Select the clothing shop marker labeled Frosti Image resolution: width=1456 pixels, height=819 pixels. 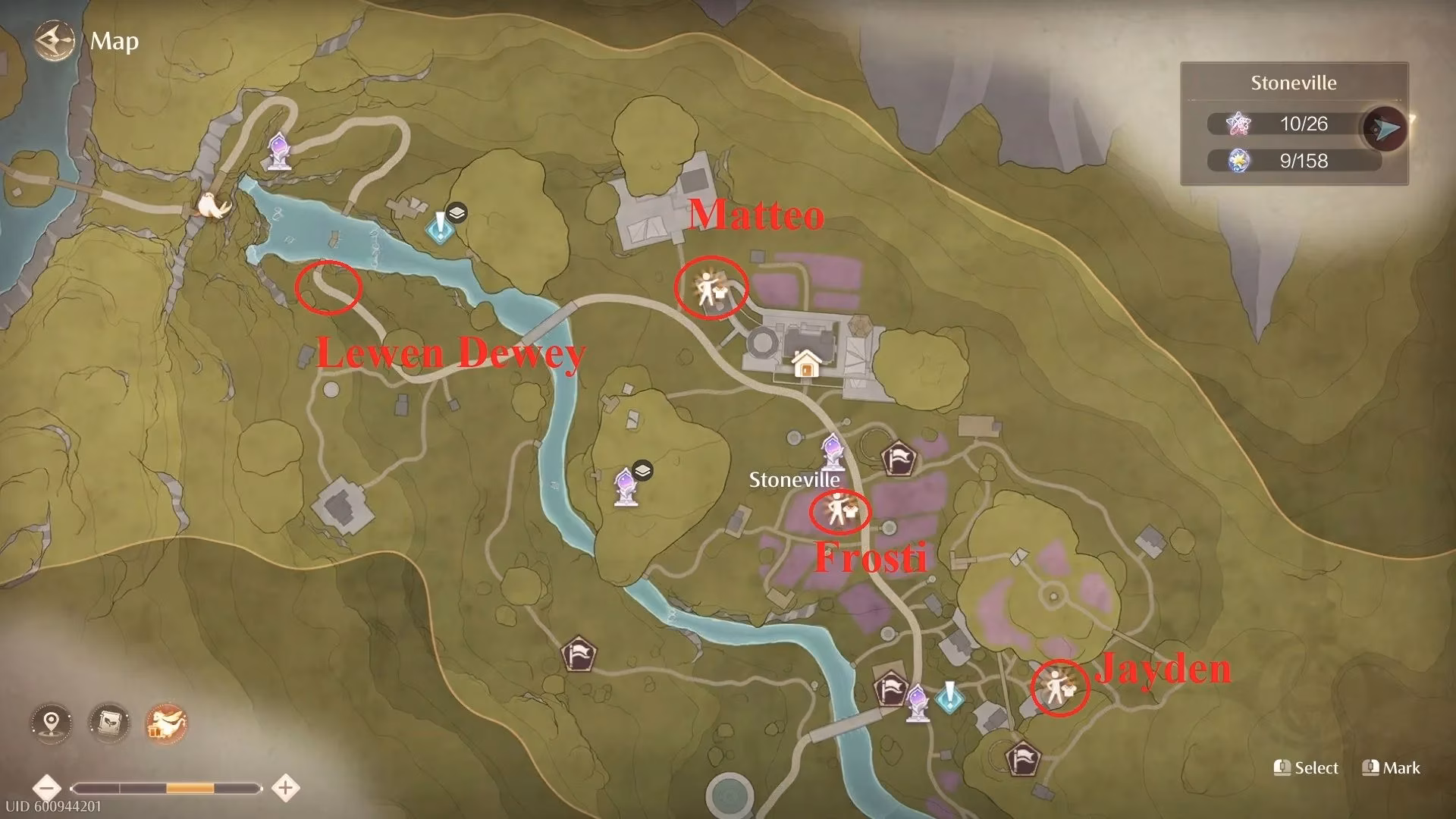point(839,512)
